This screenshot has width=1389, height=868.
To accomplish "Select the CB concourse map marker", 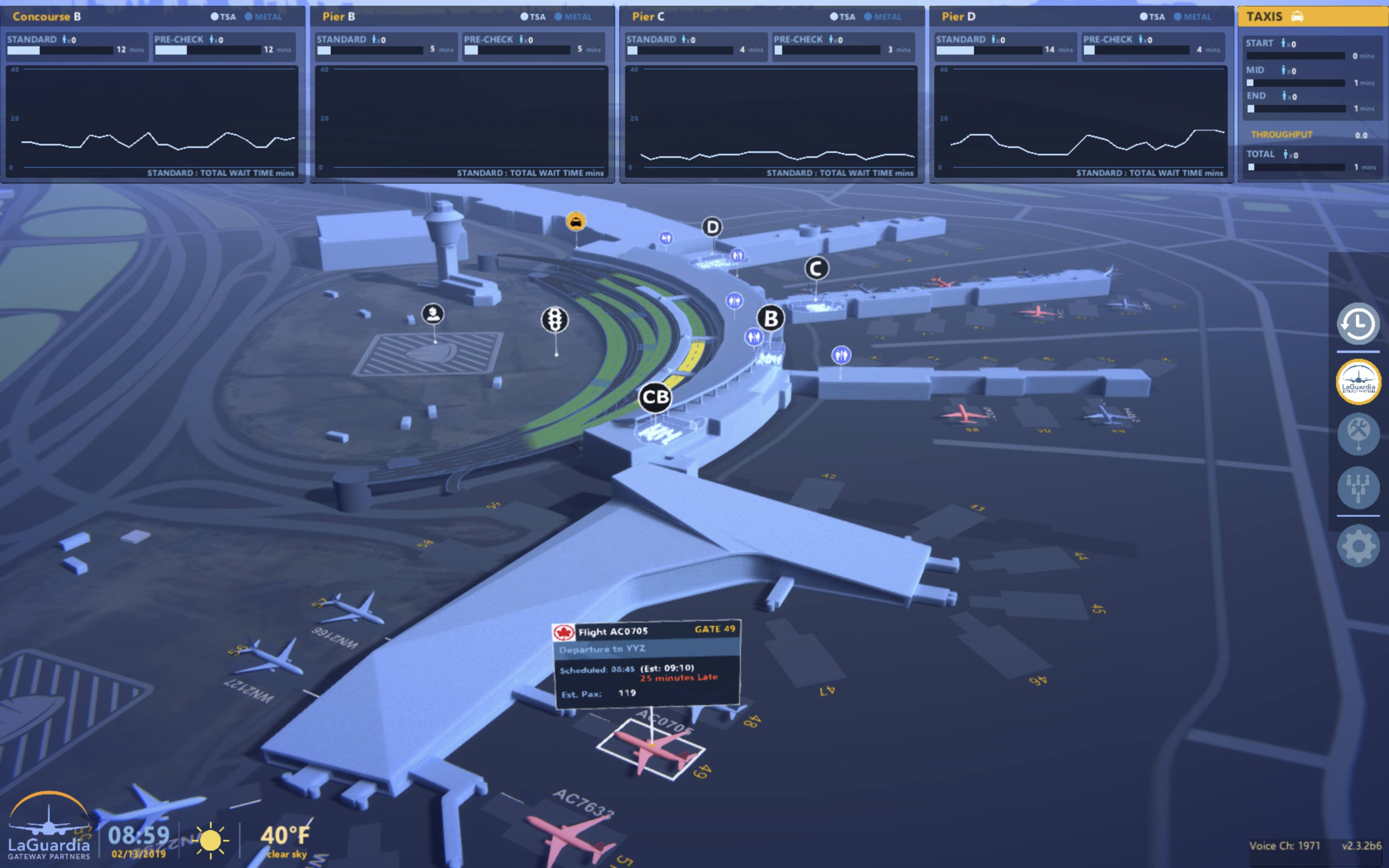I will (656, 397).
